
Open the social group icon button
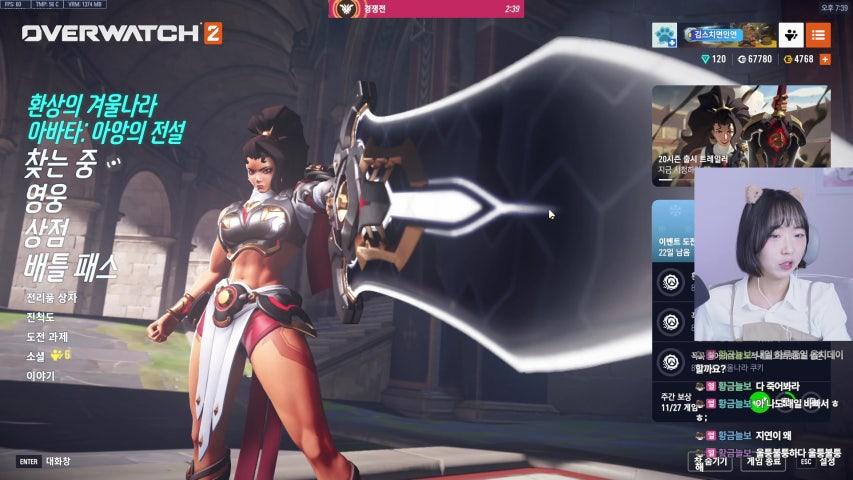(x=790, y=36)
